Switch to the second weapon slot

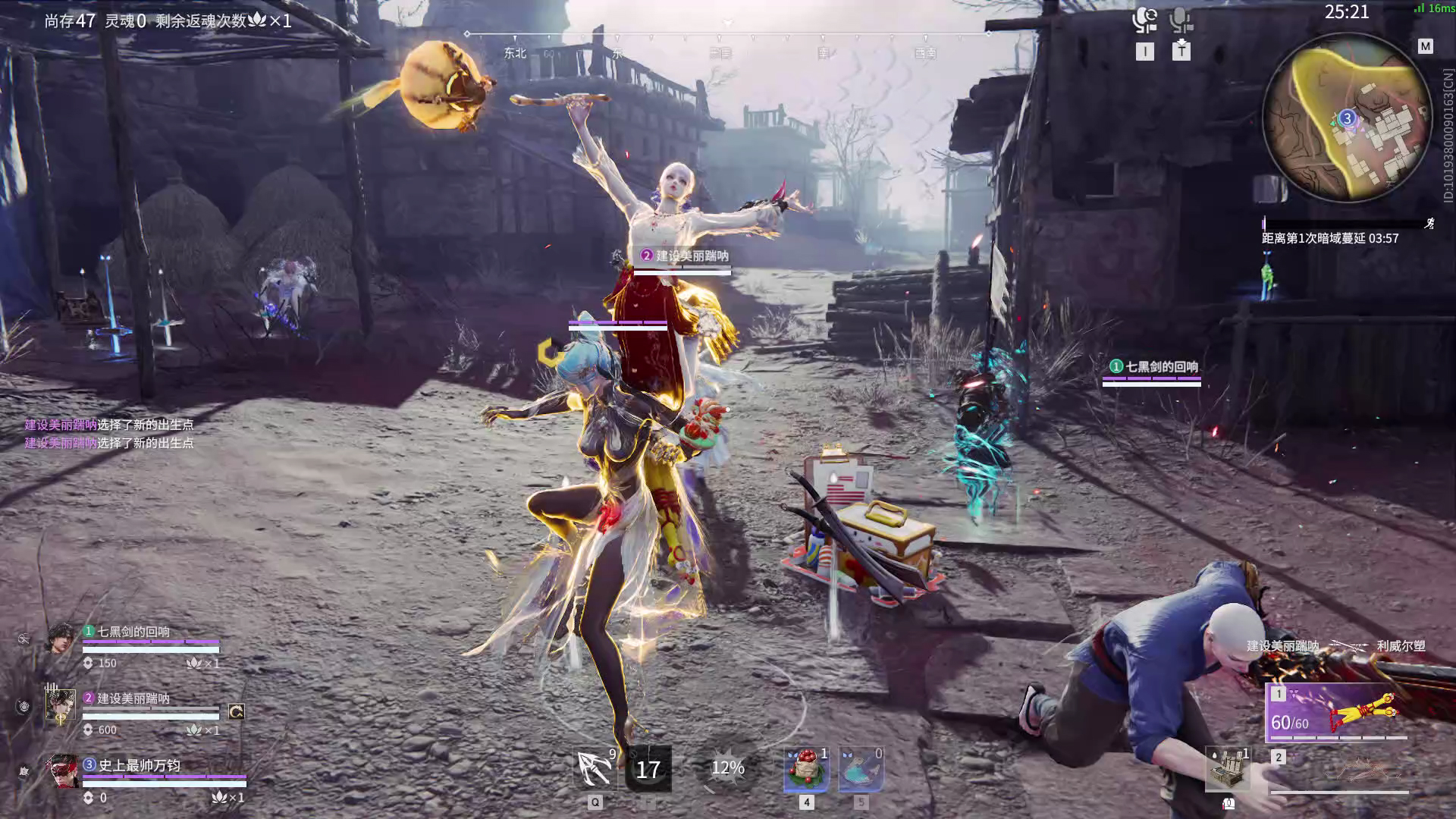click(1339, 770)
